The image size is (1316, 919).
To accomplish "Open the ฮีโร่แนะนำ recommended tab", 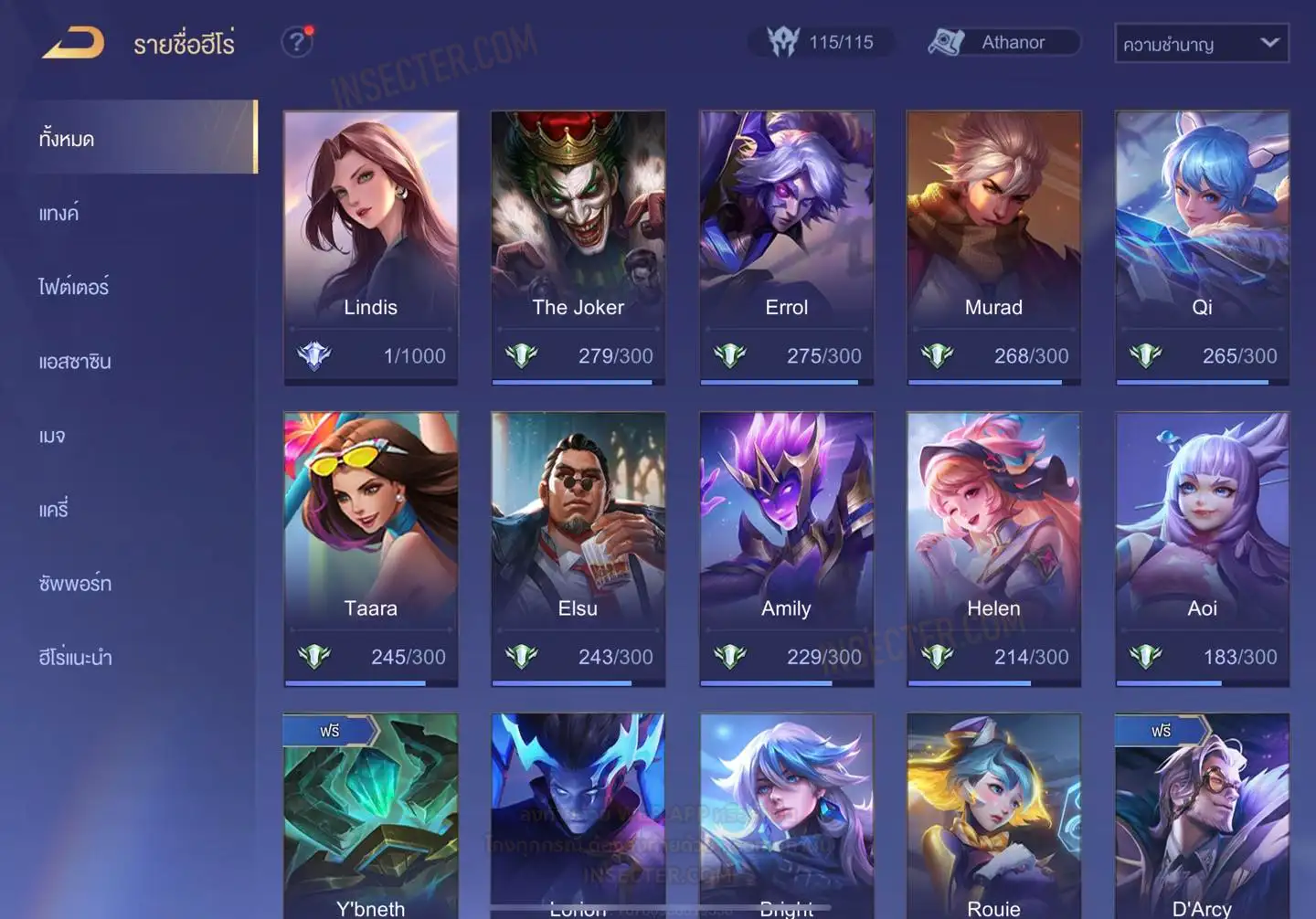I will (75, 658).
